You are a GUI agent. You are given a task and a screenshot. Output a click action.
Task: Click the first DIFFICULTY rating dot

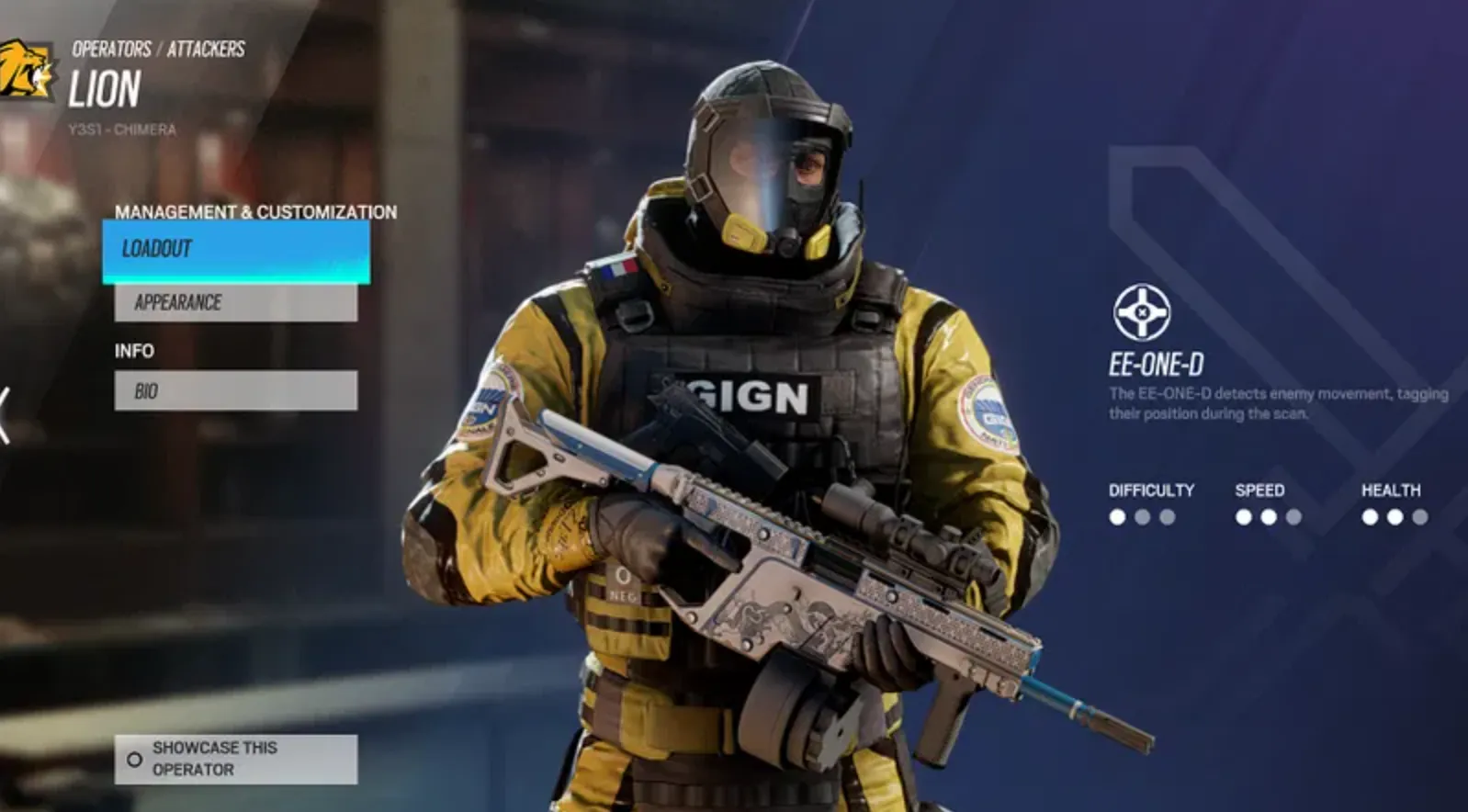click(x=1117, y=516)
